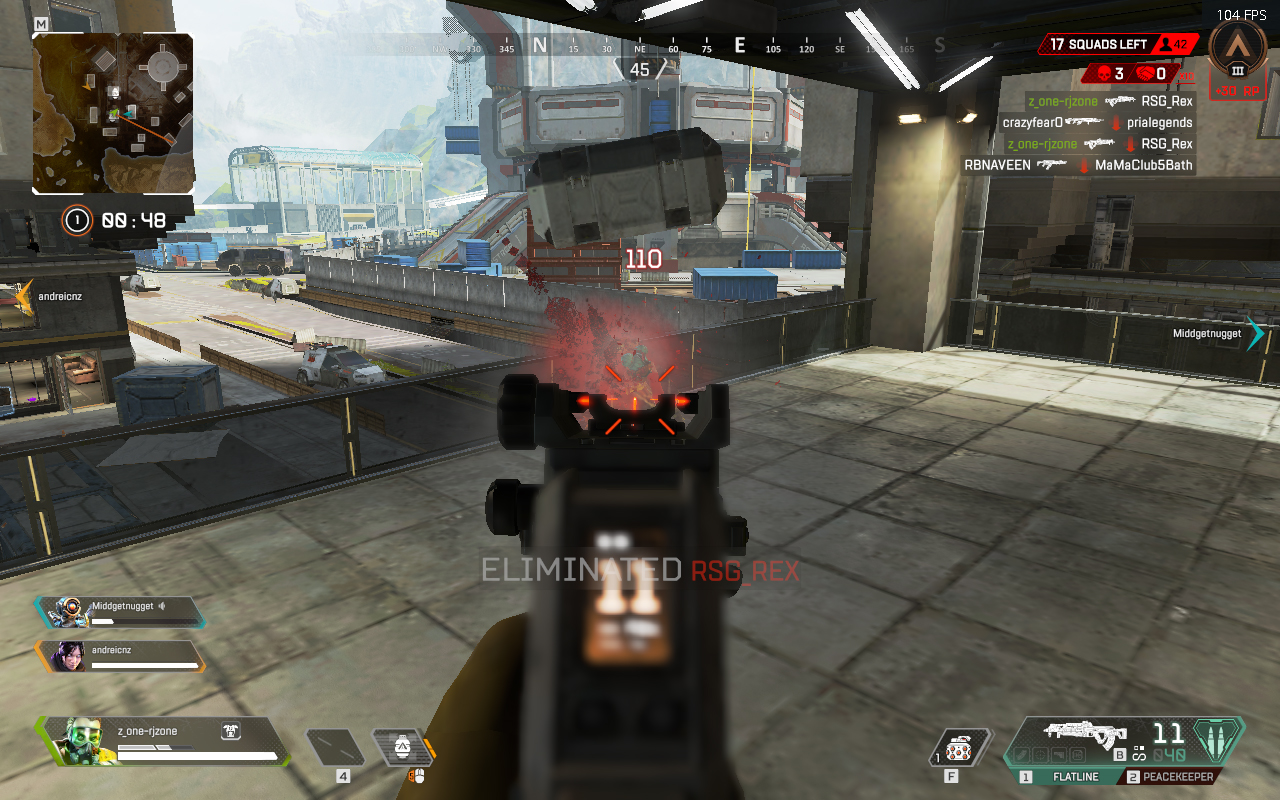Click the Middgetnugget teammate marker arrow

[x=1256, y=334]
